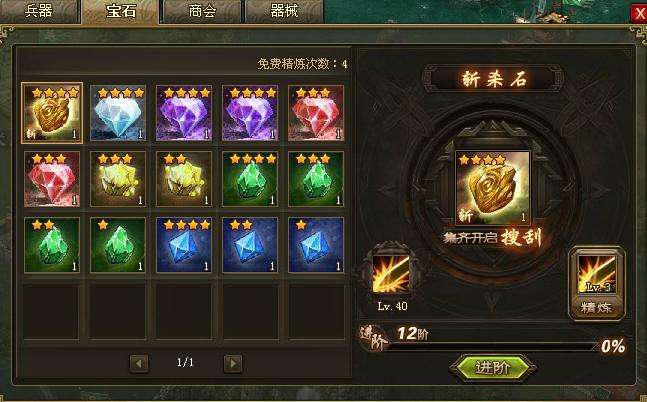Switch to the 兵器 tab
This screenshot has width=647, height=402.
point(39,11)
